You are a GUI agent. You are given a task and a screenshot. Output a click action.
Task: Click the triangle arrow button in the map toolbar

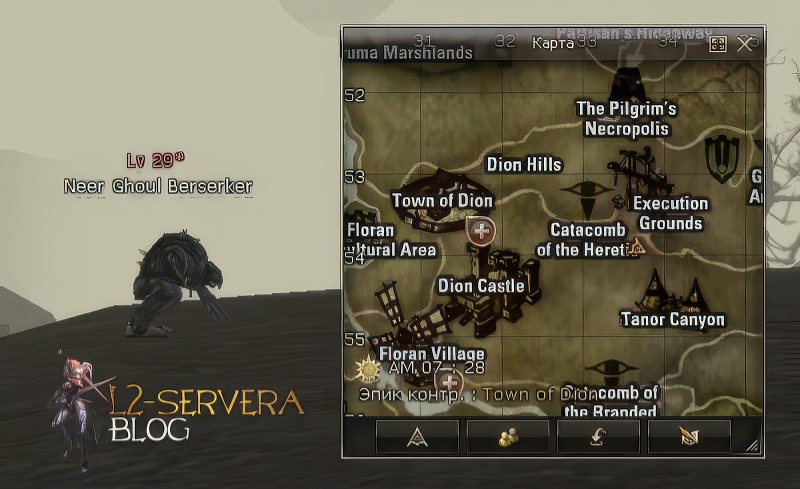click(x=417, y=436)
